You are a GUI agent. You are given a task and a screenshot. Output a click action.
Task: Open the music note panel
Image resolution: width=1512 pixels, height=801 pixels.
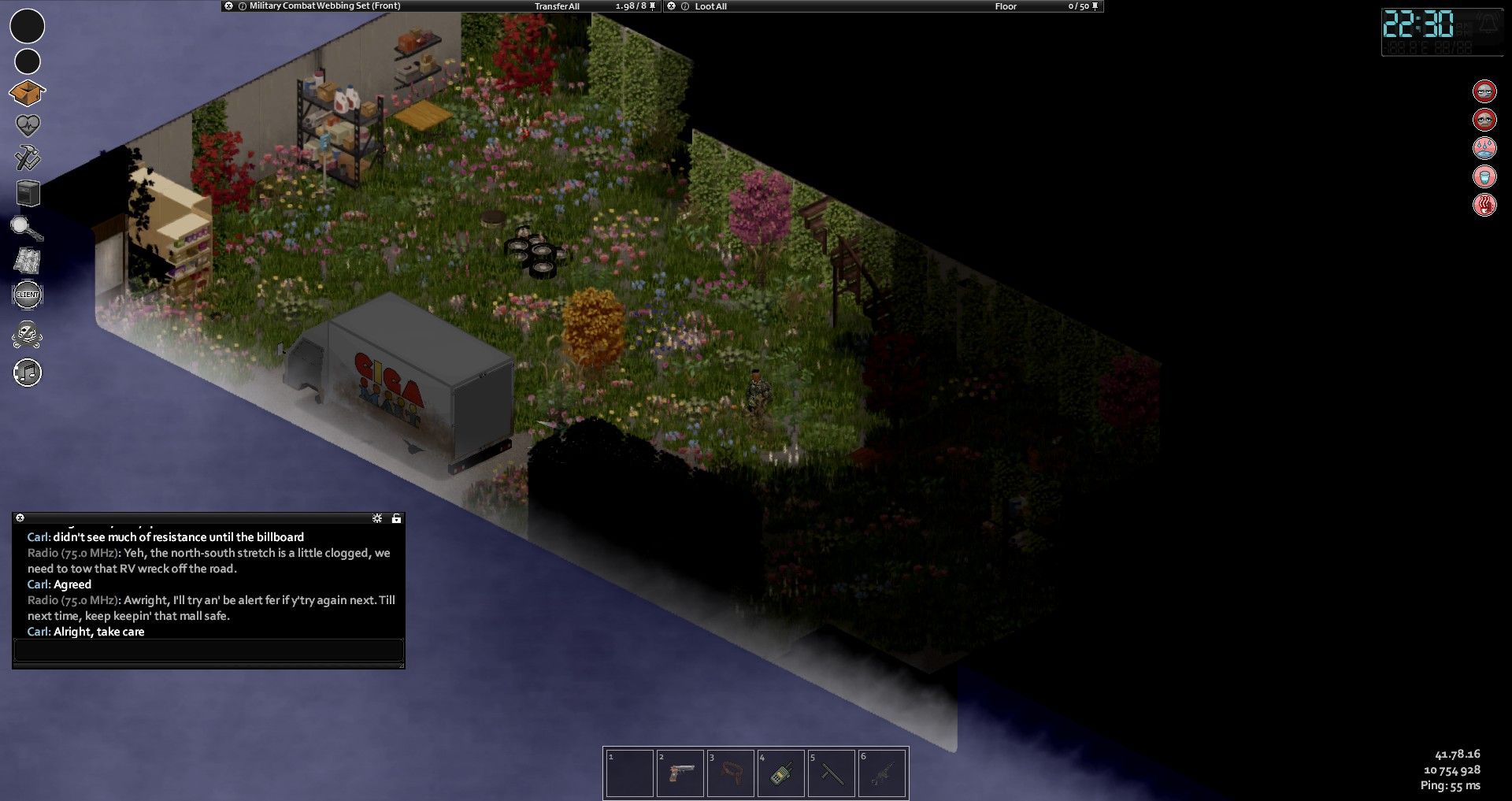pyautogui.click(x=28, y=373)
